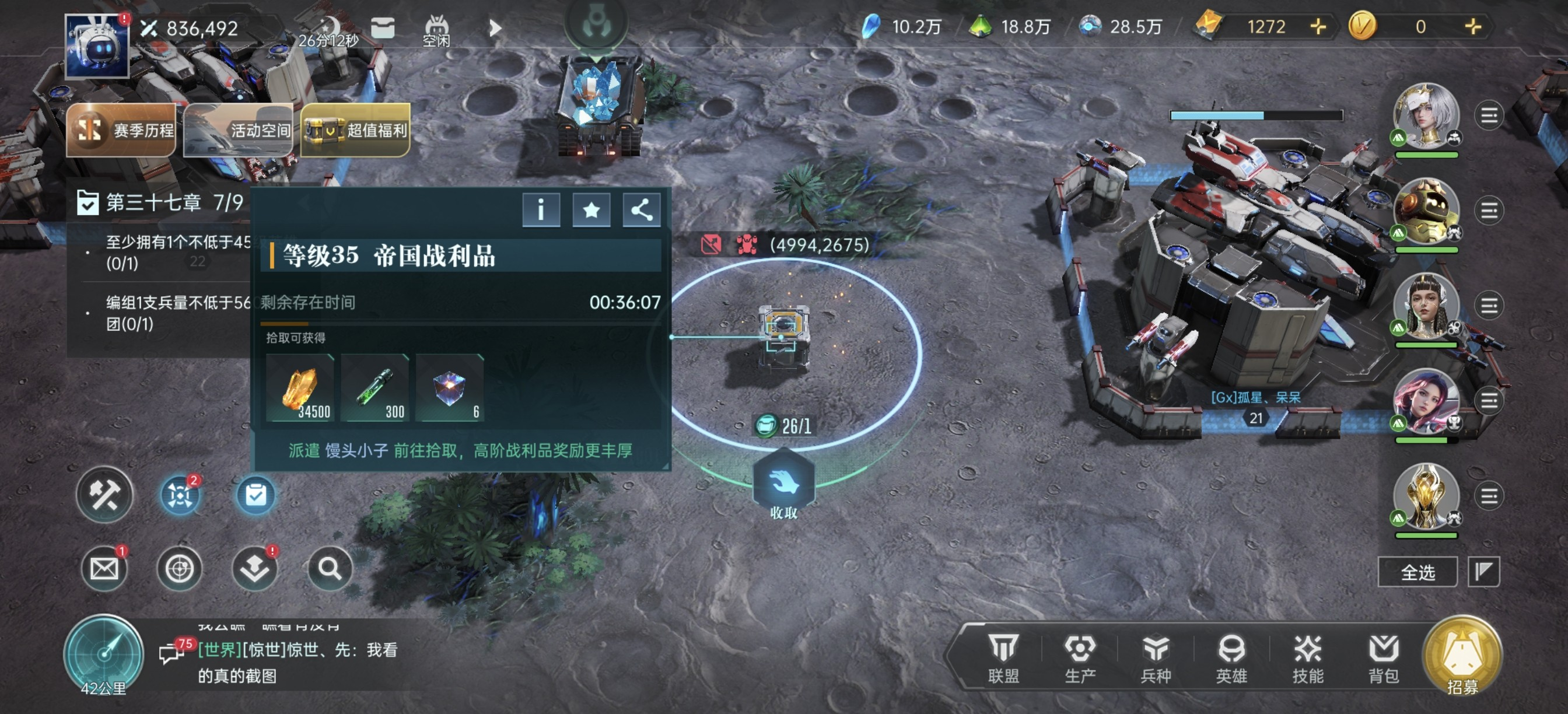Share the Empire loot location
Viewport: 1568px width, 714px height.
pyautogui.click(x=641, y=210)
